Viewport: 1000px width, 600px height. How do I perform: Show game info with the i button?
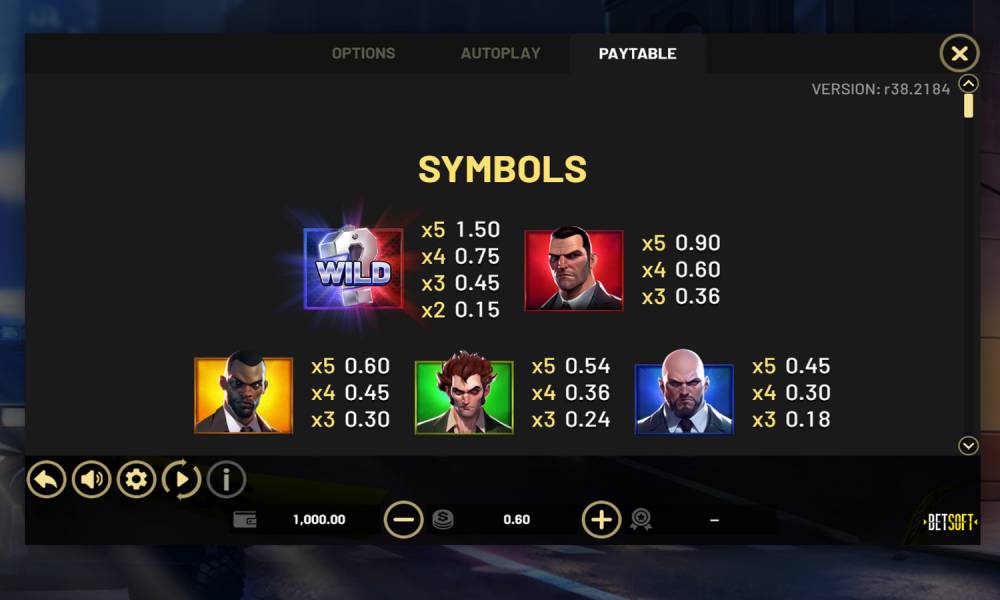(226, 480)
